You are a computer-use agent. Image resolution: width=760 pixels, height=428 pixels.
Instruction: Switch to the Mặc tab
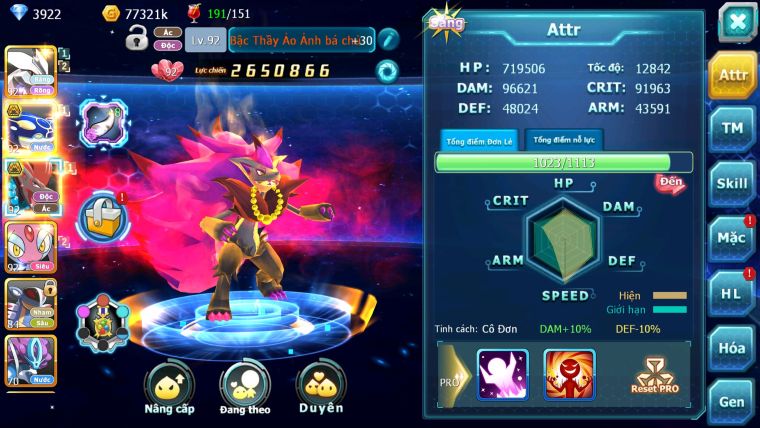(x=732, y=238)
